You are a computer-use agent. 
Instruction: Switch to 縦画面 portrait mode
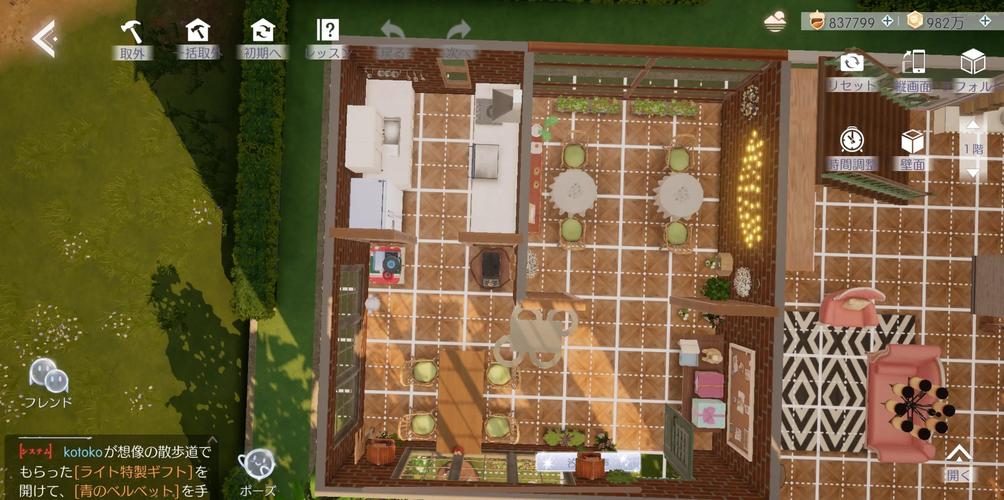(913, 69)
